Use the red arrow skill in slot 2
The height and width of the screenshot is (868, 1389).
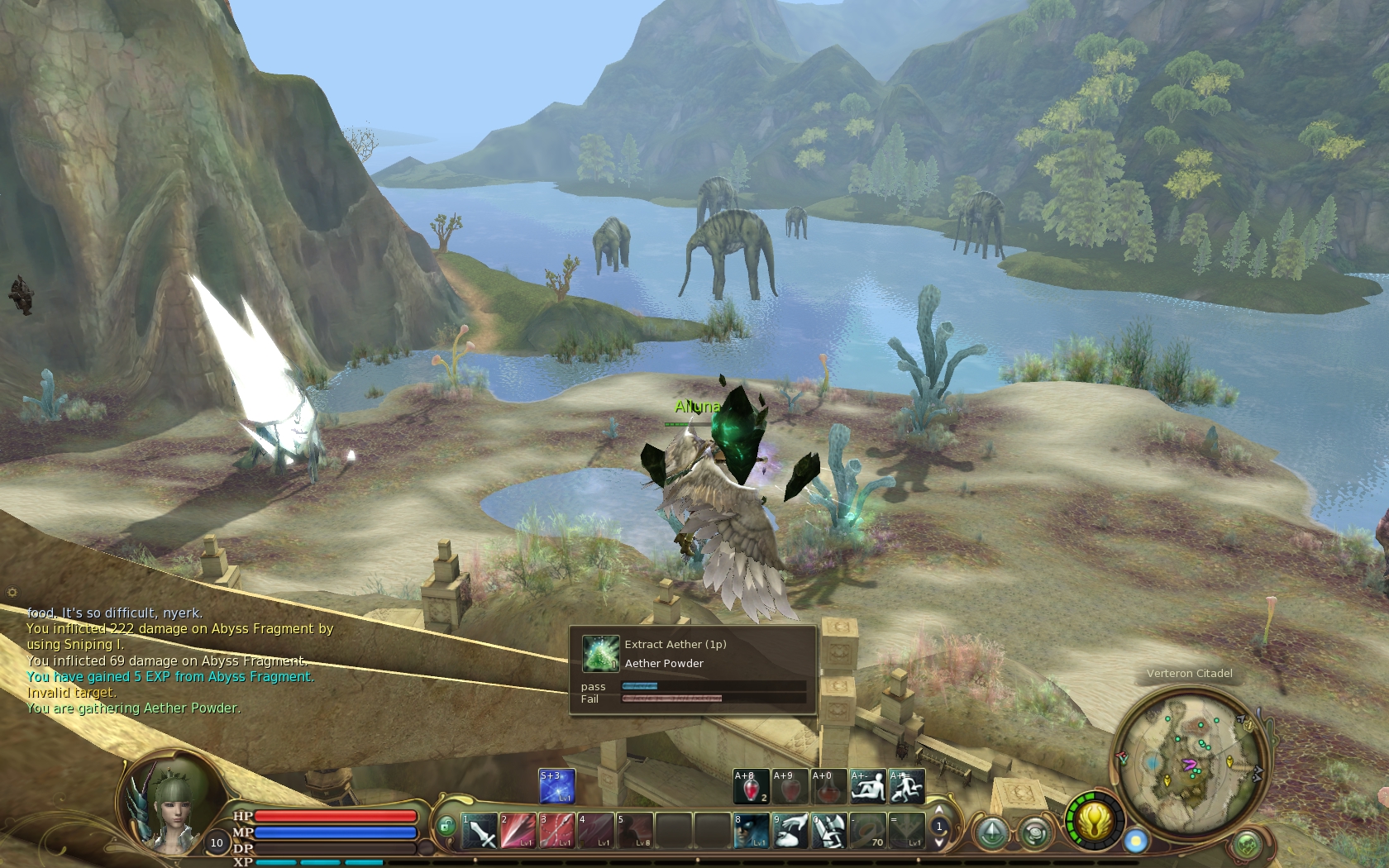(x=518, y=831)
